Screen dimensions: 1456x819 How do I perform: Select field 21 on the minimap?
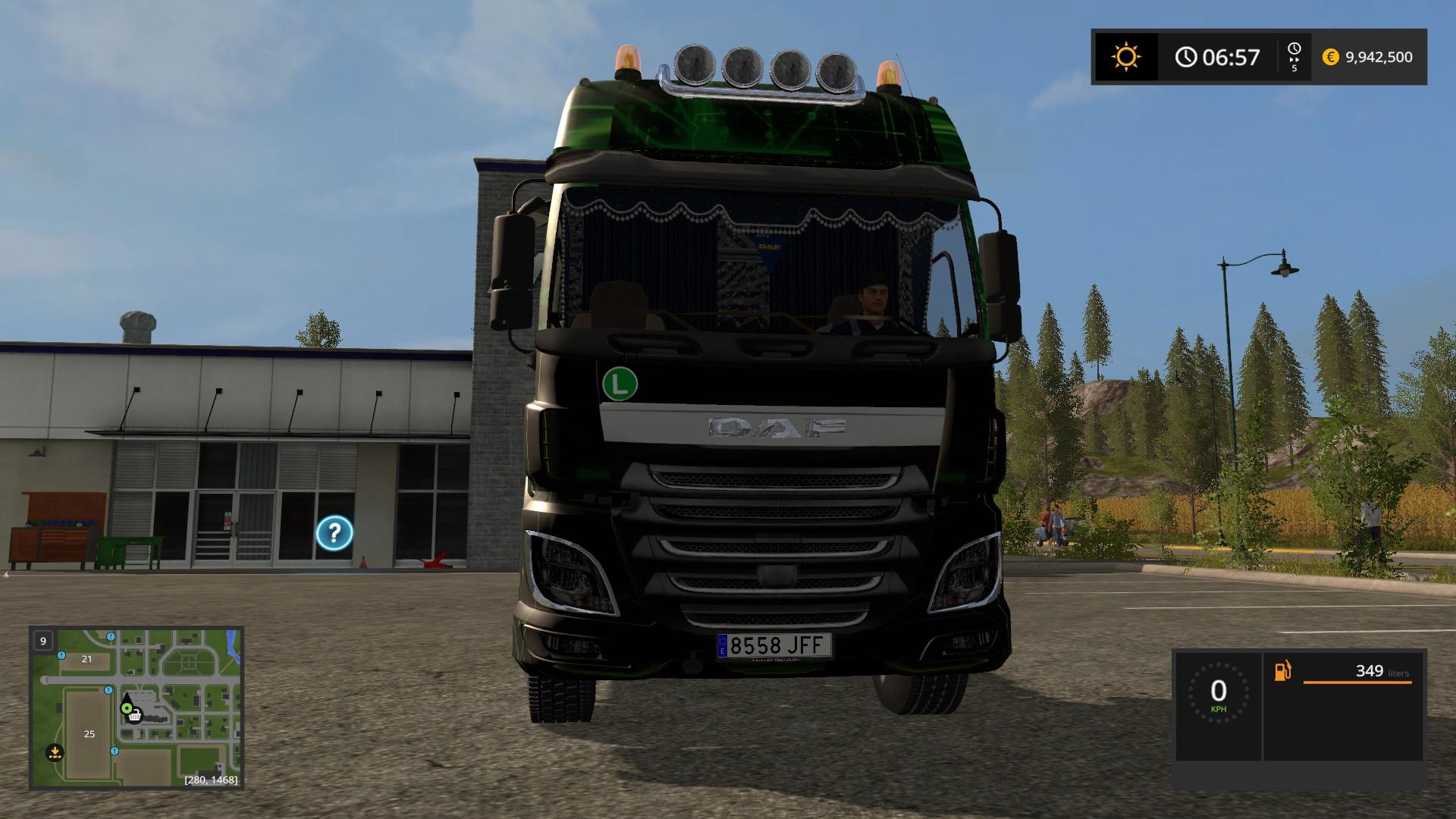[x=86, y=659]
